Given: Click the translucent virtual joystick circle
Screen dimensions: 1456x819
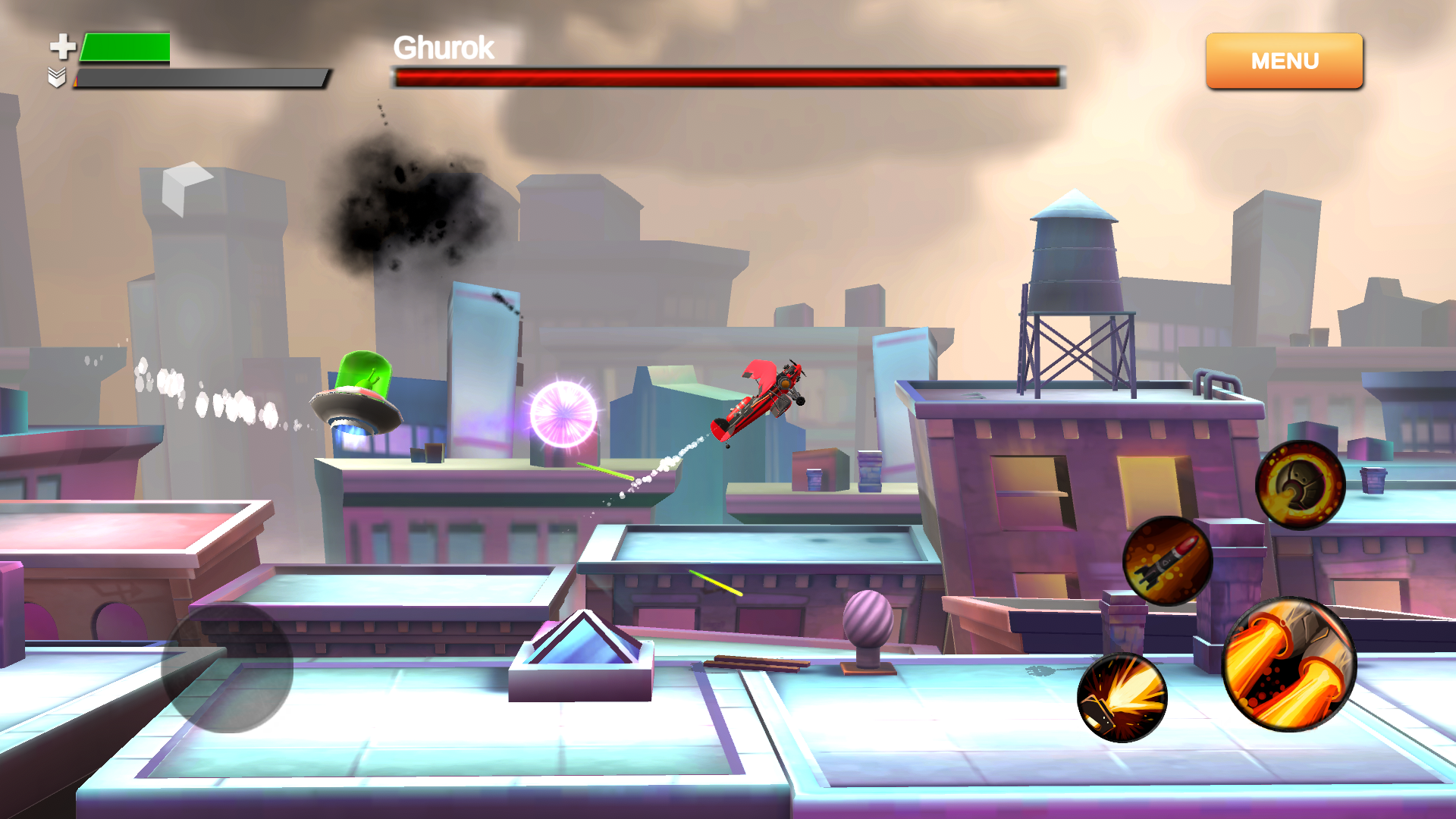Looking at the screenshot, I should tap(227, 667).
